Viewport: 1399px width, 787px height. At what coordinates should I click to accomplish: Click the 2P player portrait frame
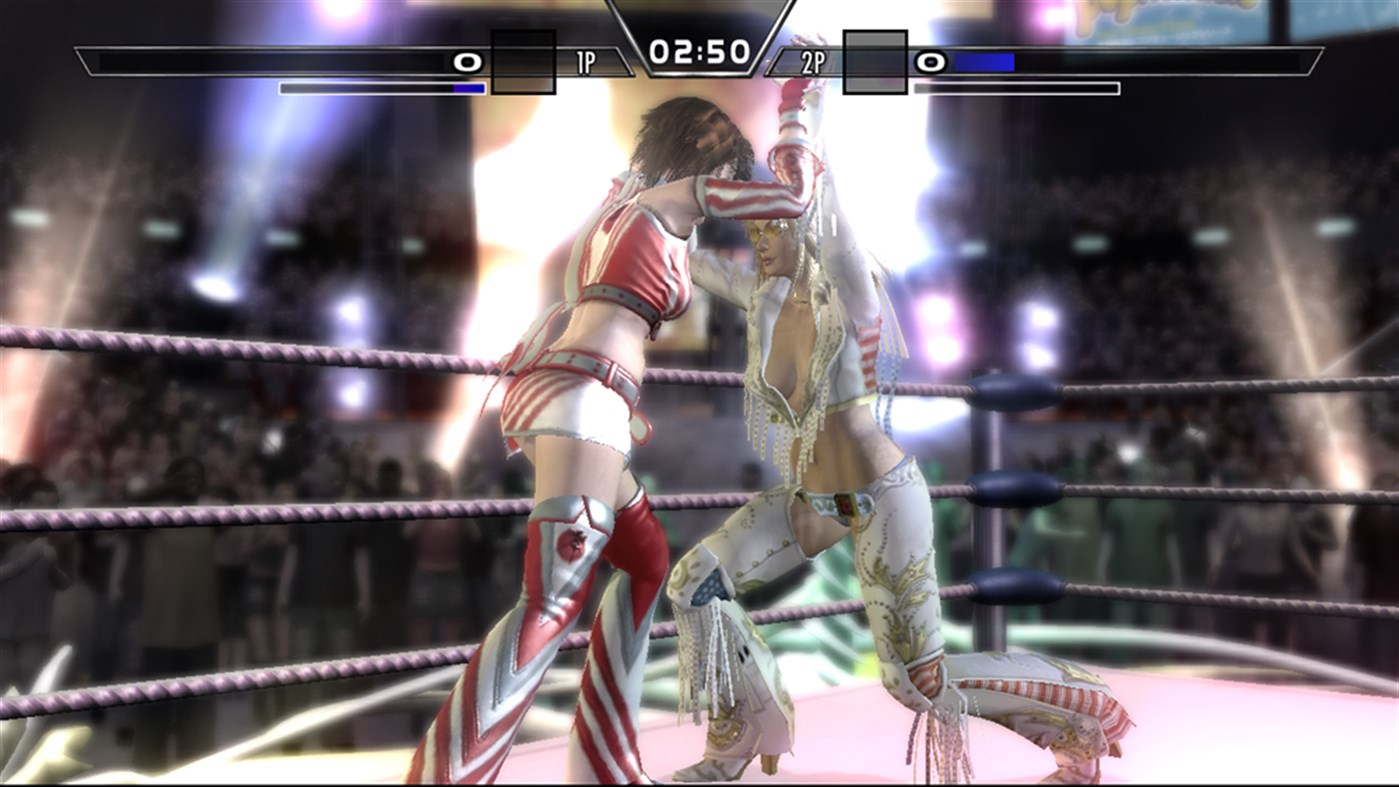(873, 62)
